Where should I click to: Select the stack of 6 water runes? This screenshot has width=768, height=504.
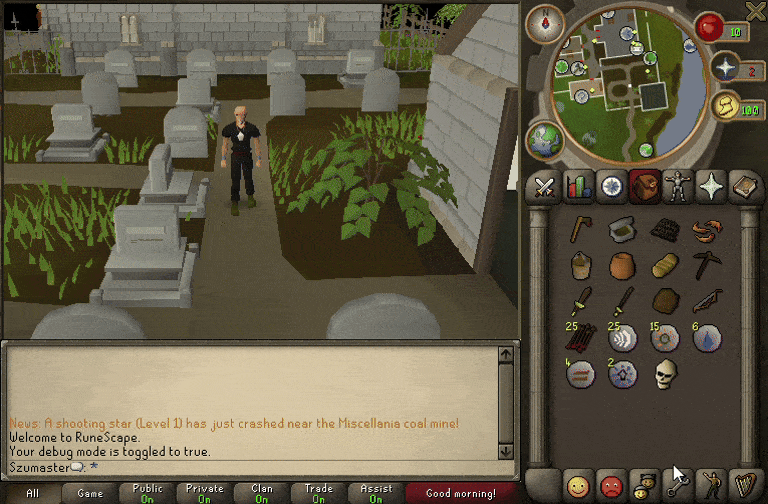pos(708,337)
